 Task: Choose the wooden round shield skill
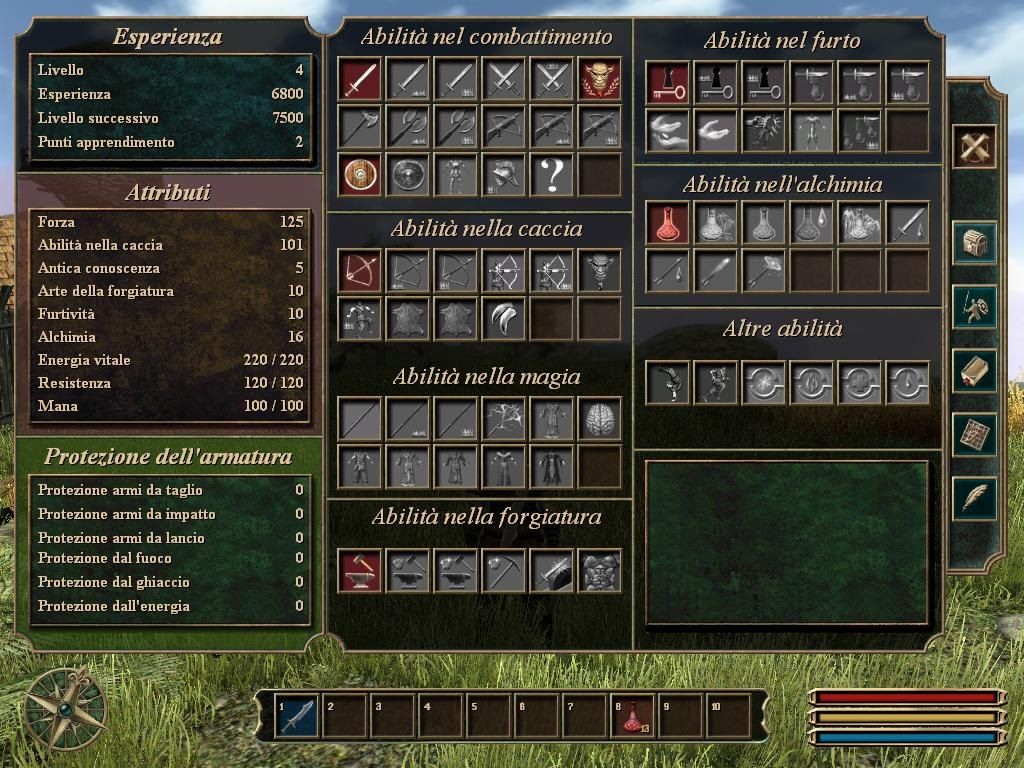[x=359, y=175]
